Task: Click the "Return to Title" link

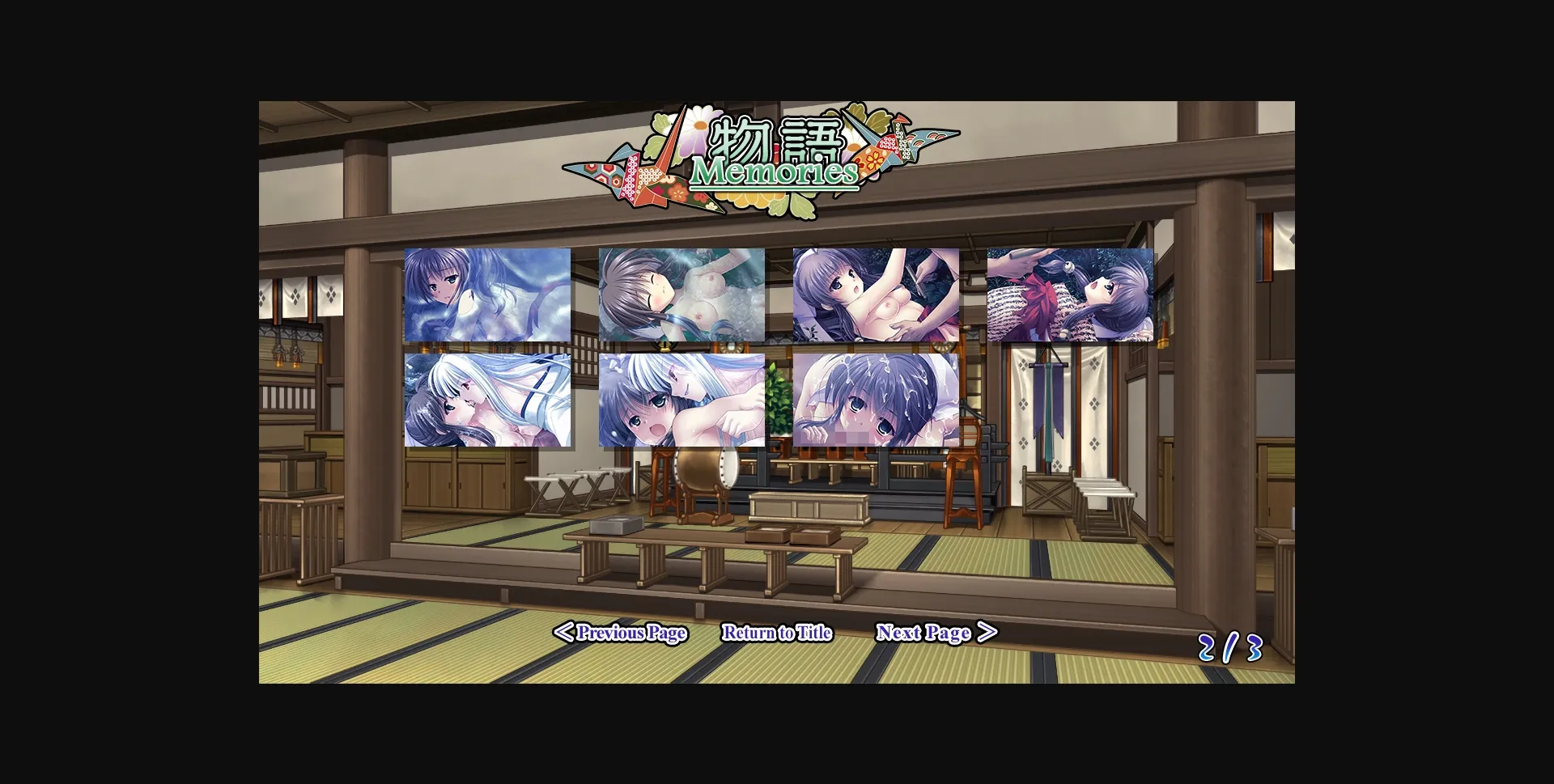Action: click(778, 634)
